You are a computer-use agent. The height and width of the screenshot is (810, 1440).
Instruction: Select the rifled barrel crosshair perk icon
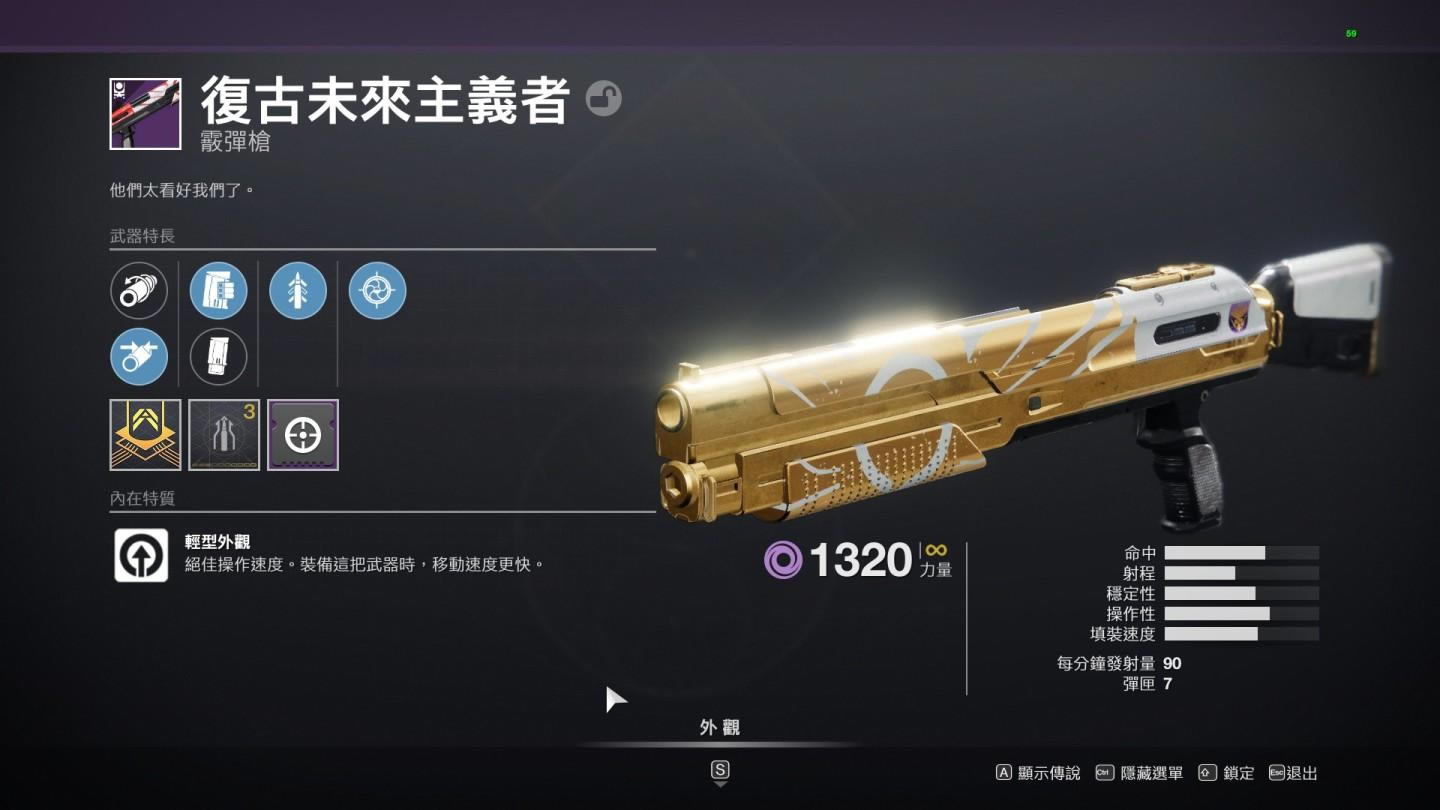(375, 290)
